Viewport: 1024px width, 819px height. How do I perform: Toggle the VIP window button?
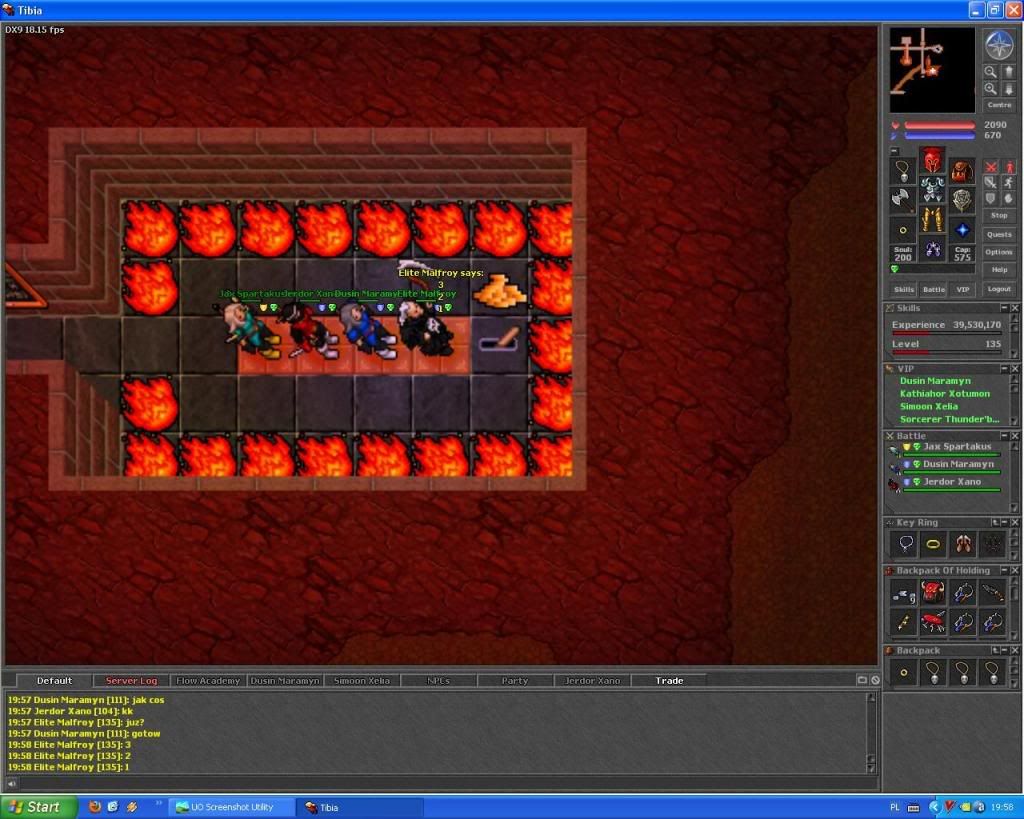tap(962, 289)
